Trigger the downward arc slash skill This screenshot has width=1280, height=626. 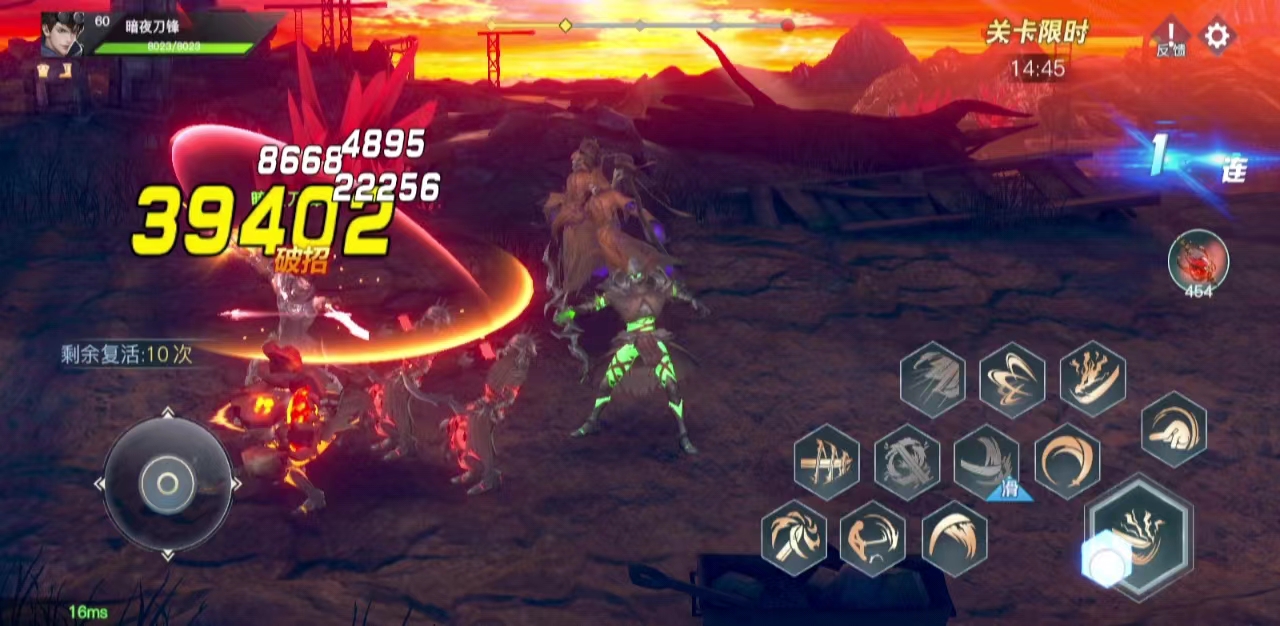[x=955, y=538]
